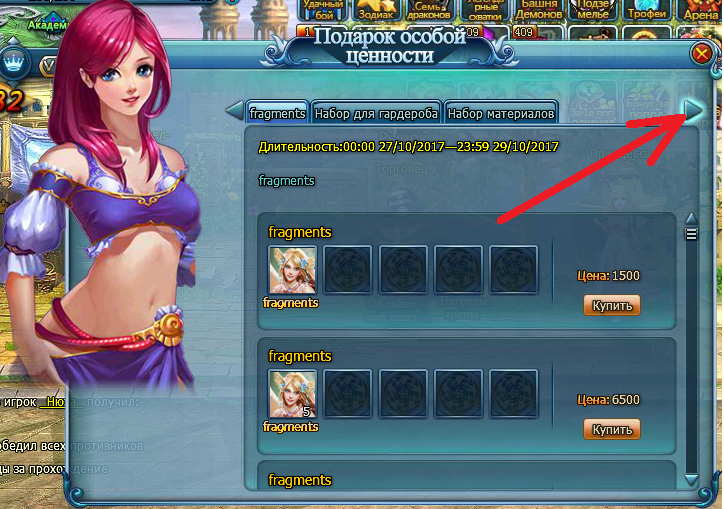Viewport: 724px width, 509px height.
Task: Buy the fragments pack priced 1500
Action: coord(612,305)
